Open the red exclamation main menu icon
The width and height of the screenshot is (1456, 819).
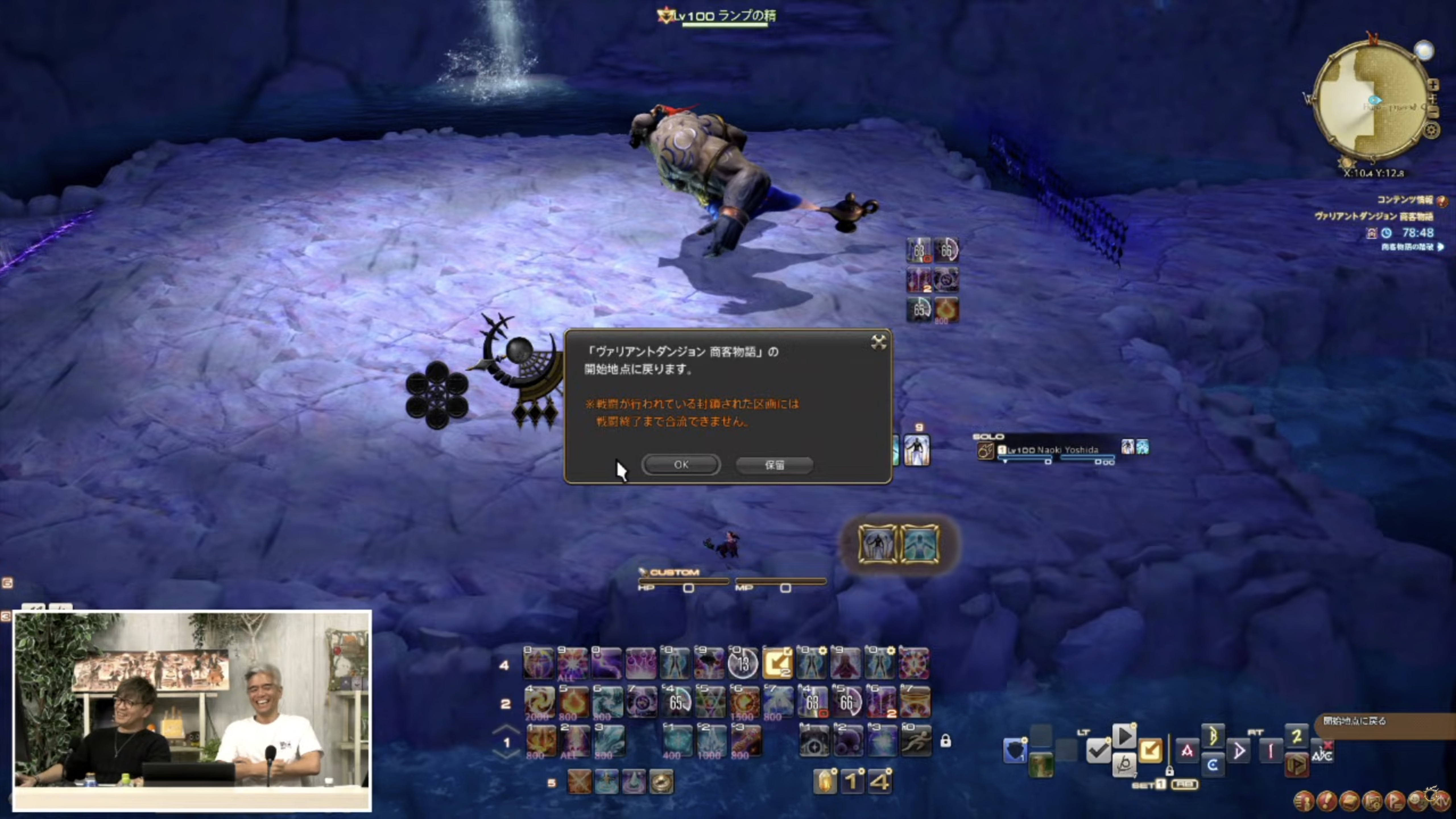[x=1327, y=800]
